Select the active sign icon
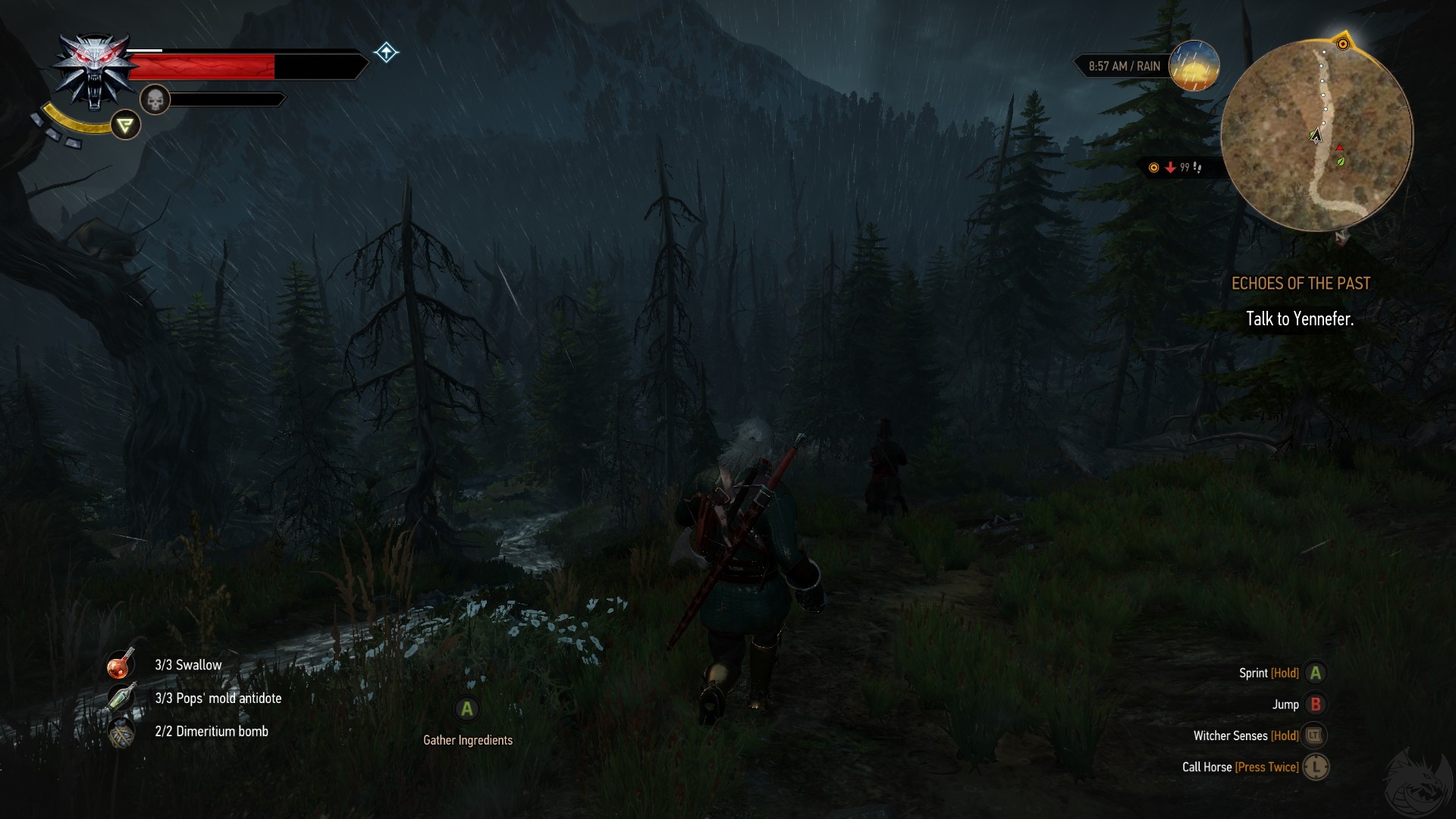1456x819 pixels. click(126, 125)
